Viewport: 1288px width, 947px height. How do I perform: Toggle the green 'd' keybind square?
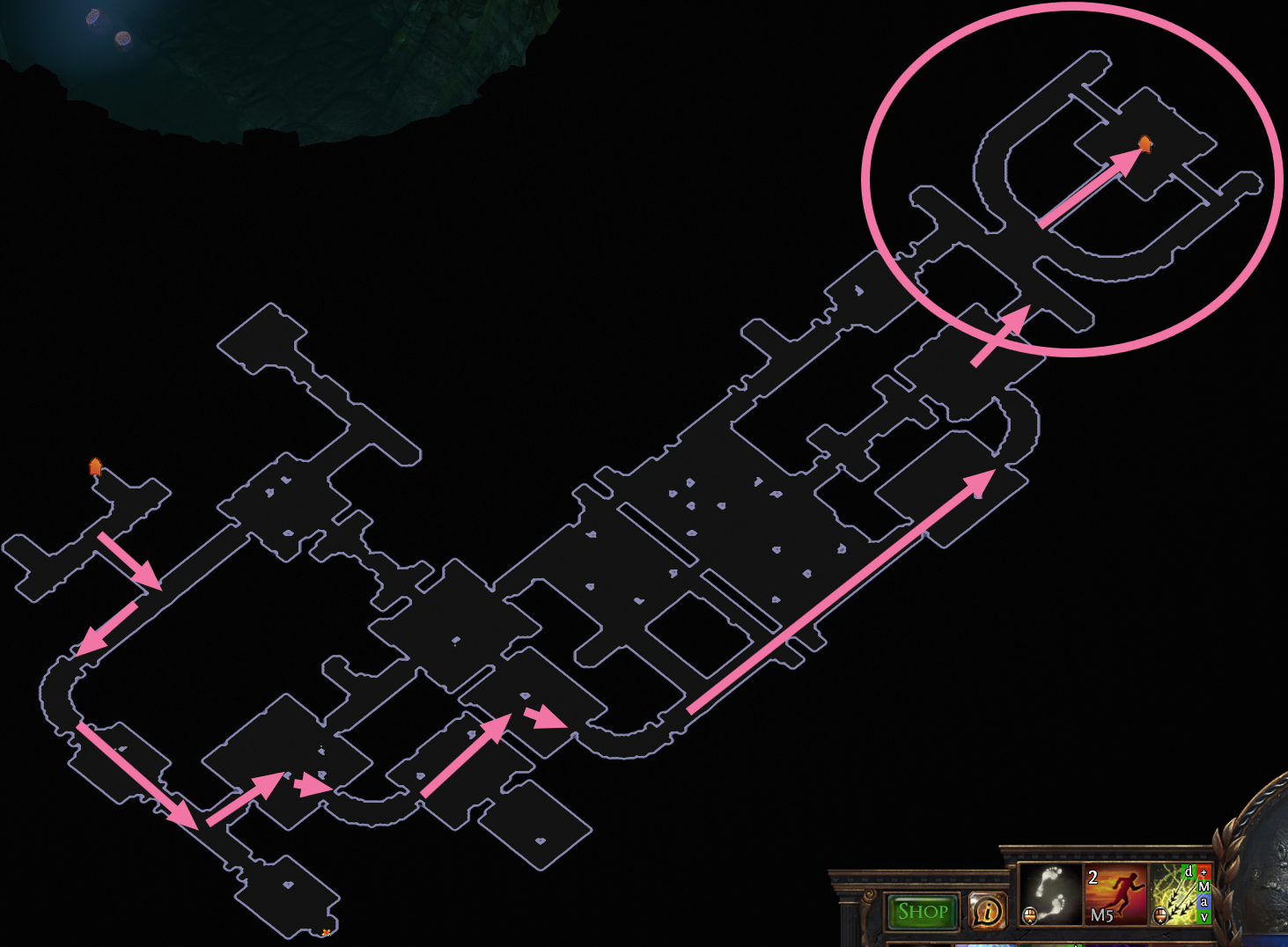(1188, 871)
